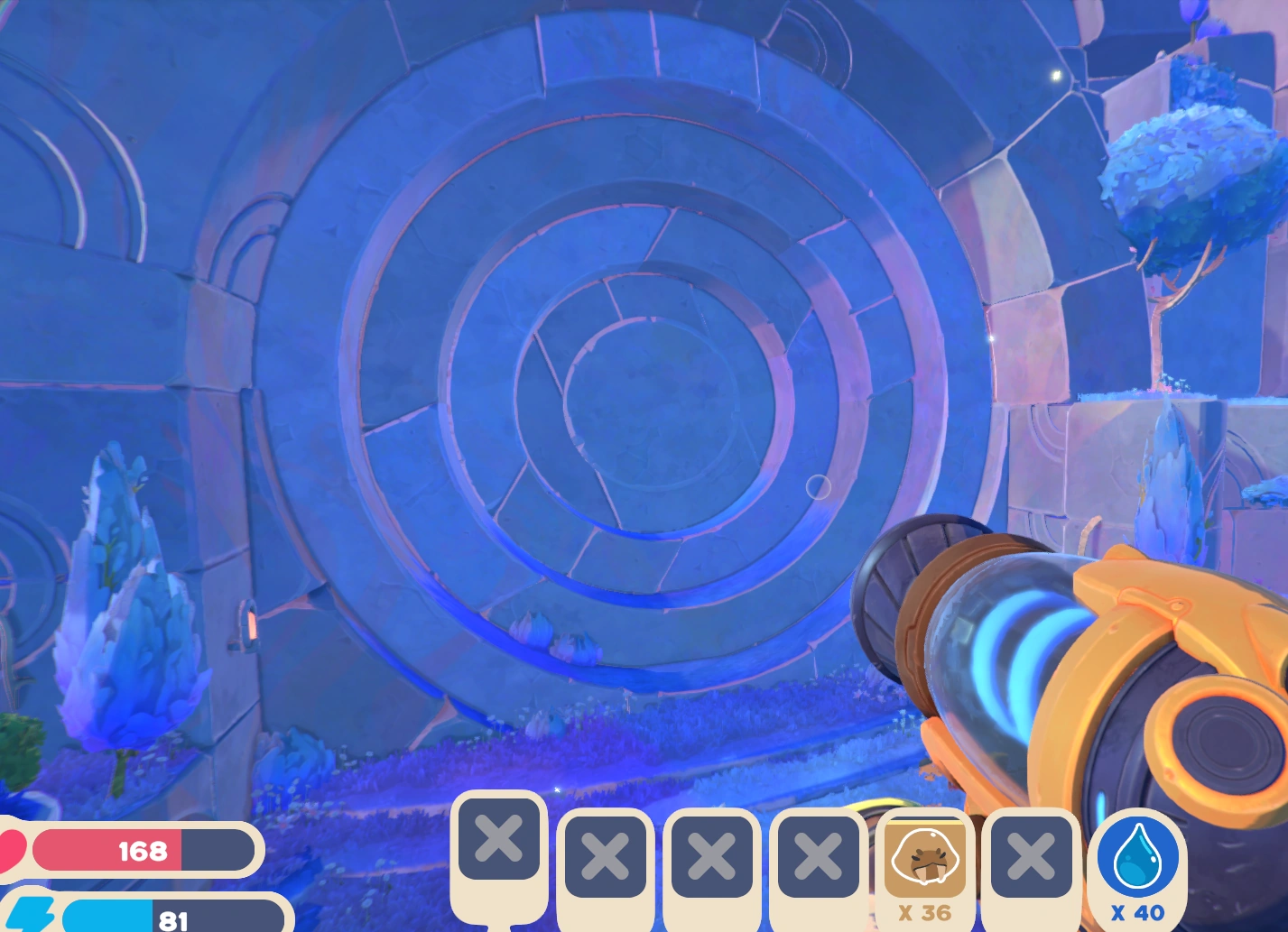Select the food item slot showing x36
This screenshot has width=1288, height=932.
coord(923,857)
